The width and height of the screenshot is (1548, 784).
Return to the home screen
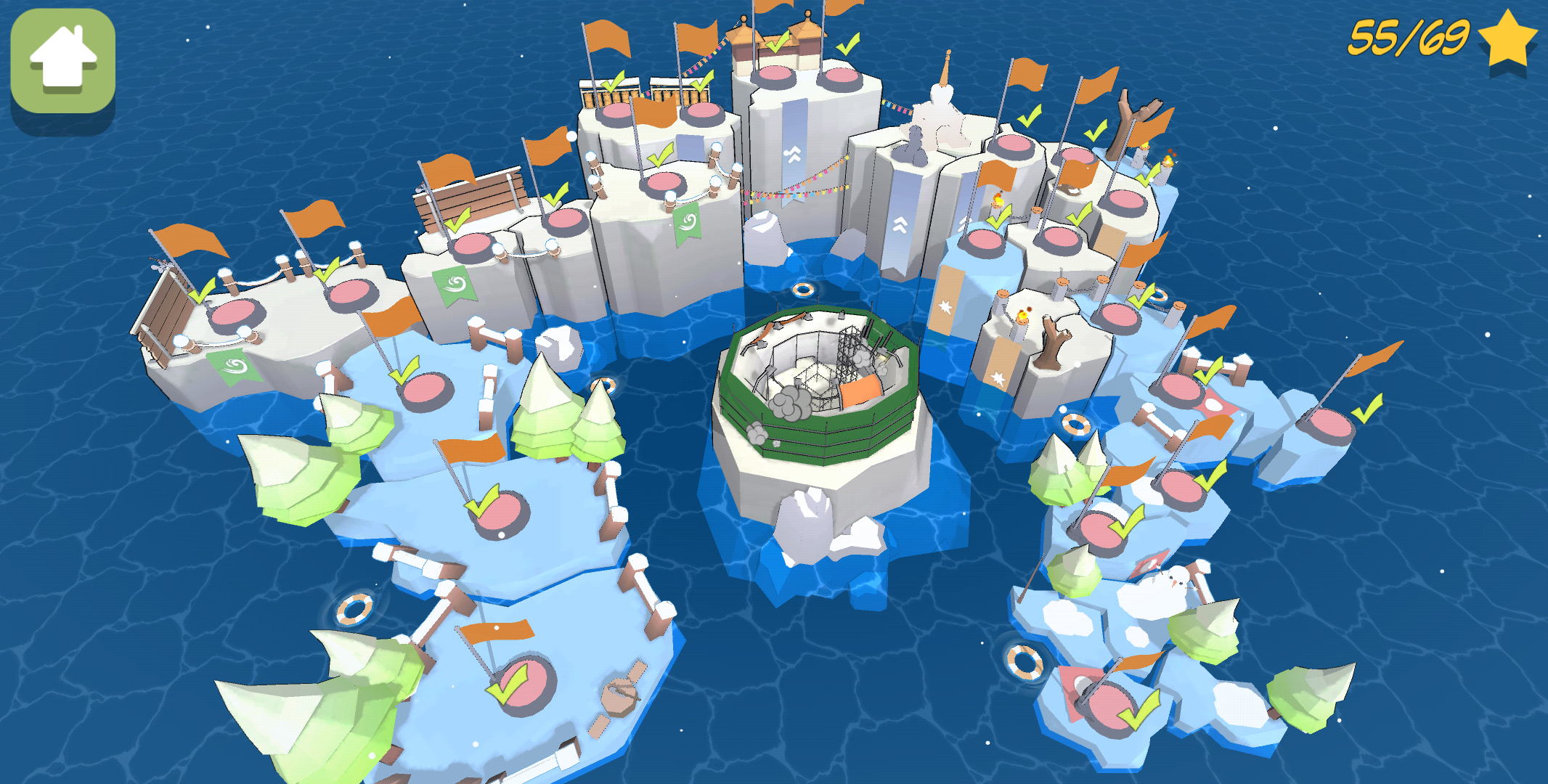(x=63, y=61)
